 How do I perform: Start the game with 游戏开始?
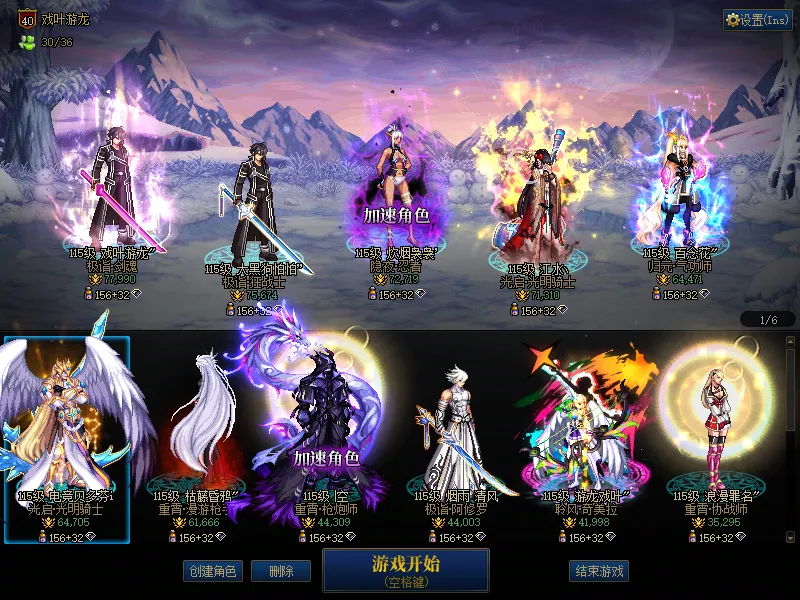pyautogui.click(x=405, y=569)
